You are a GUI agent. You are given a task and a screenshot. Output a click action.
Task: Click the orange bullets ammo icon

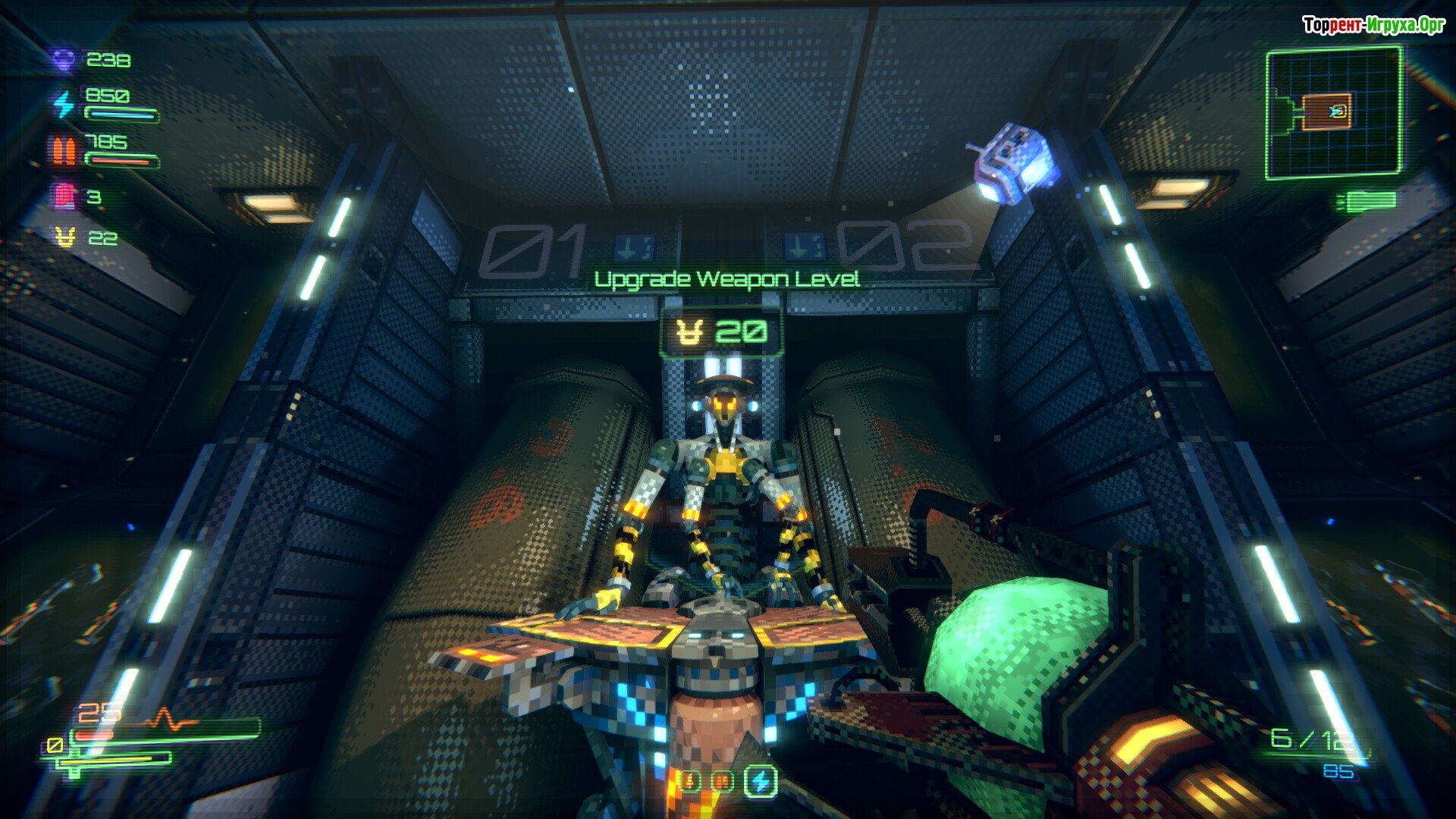pyautogui.click(x=64, y=150)
